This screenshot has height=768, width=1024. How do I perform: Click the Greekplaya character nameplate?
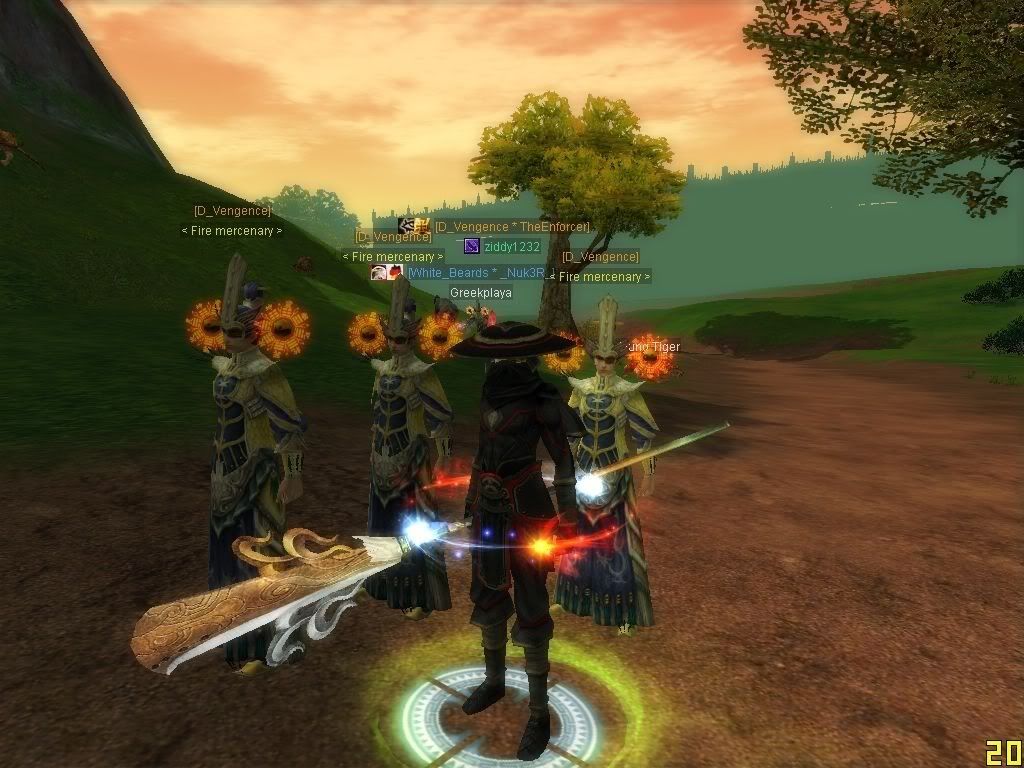pyautogui.click(x=480, y=293)
